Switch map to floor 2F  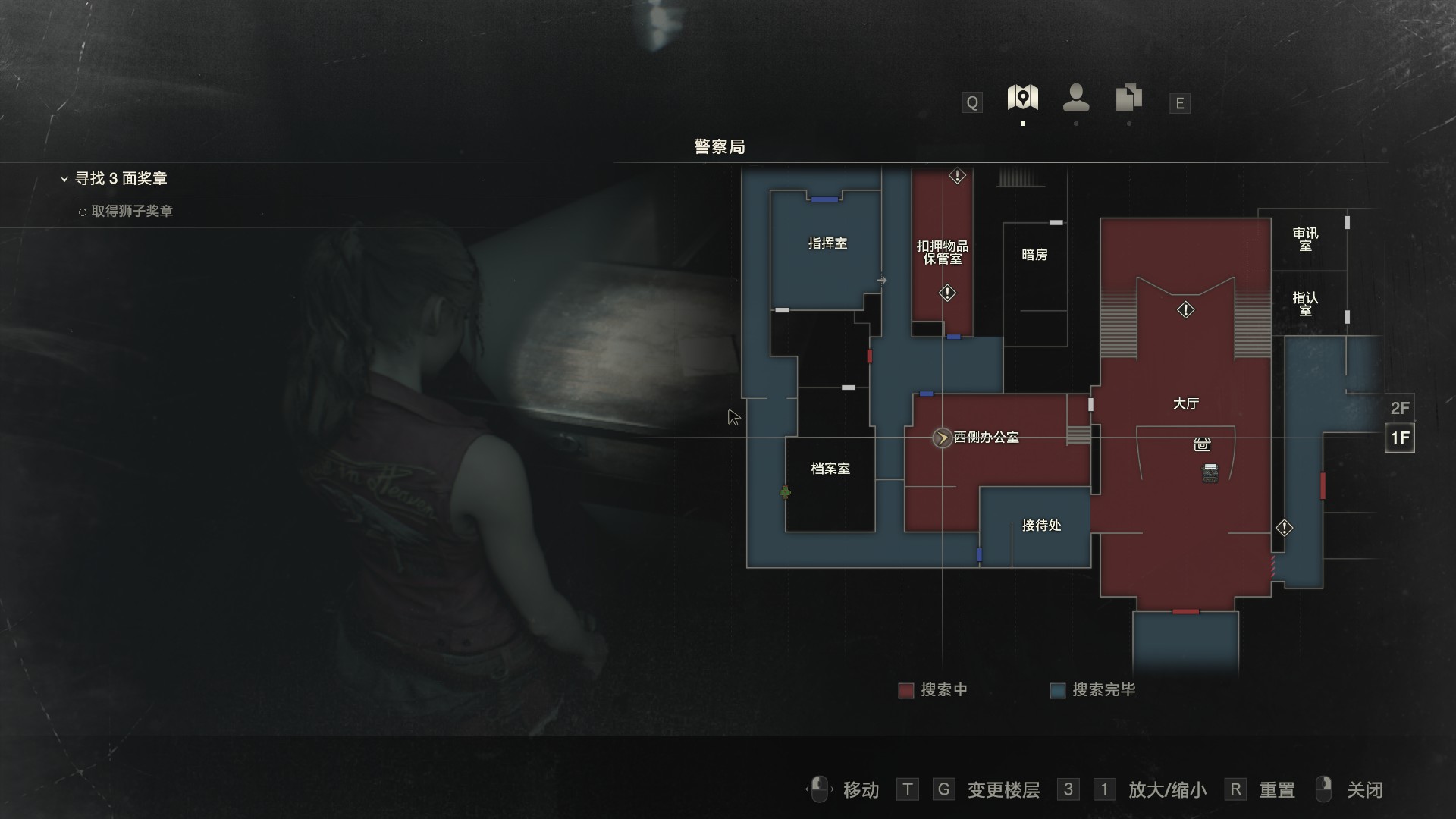click(x=1399, y=408)
